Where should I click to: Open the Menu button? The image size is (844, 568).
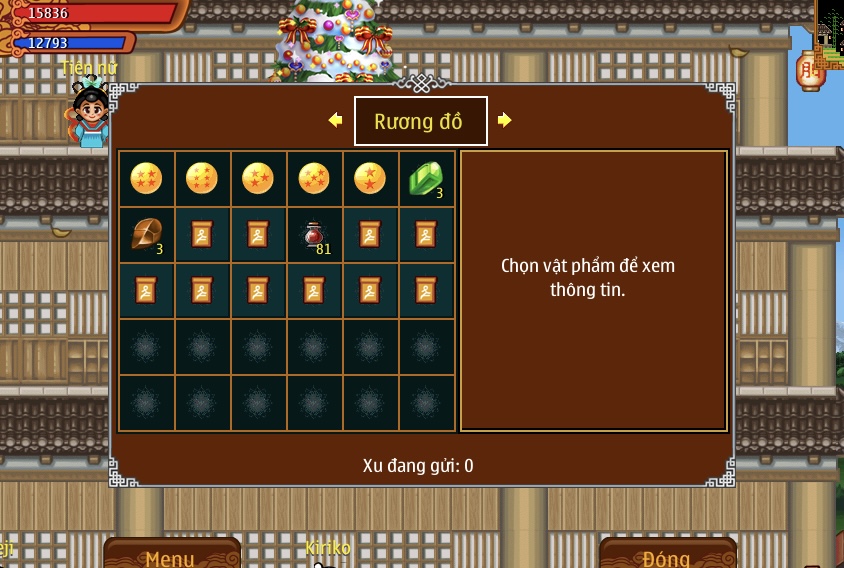click(x=171, y=555)
